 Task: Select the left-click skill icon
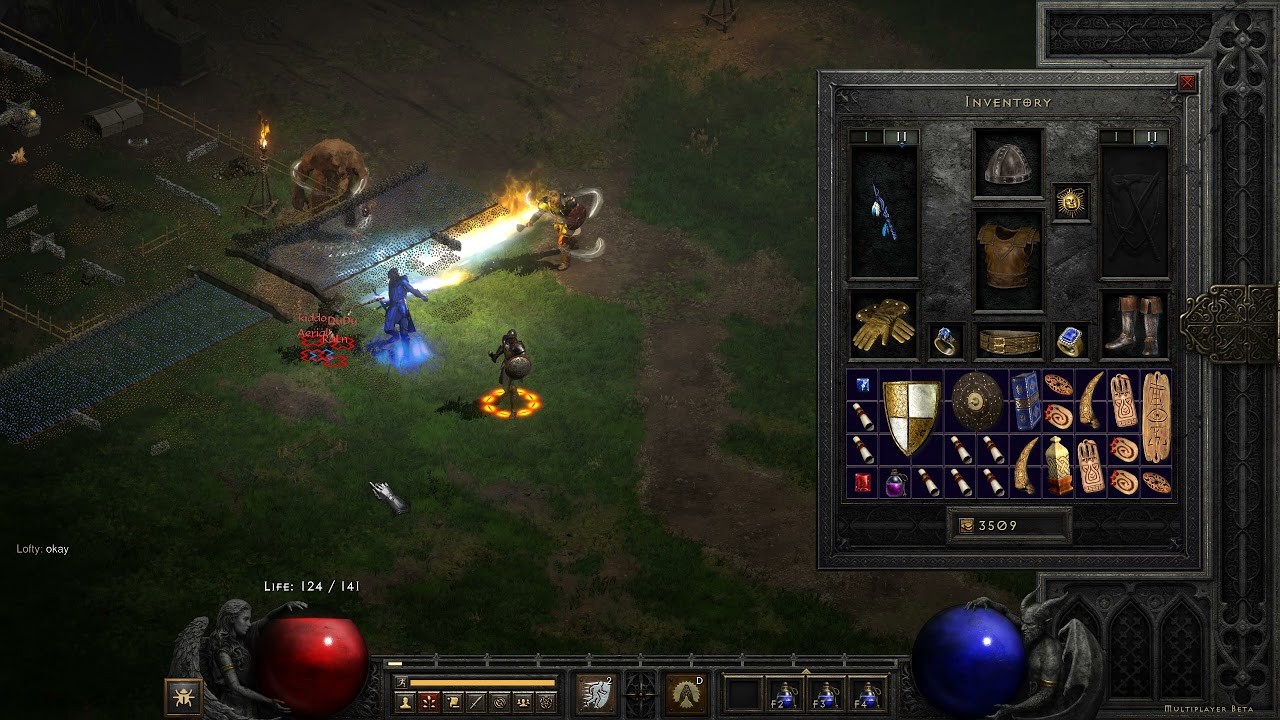point(596,693)
